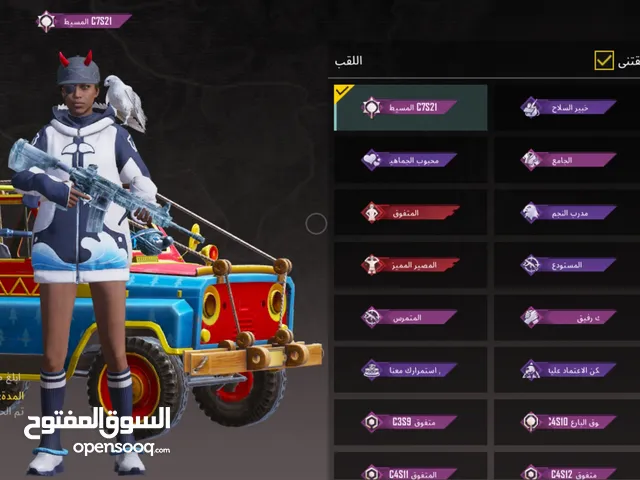Choose the C4S11 title tile
This screenshot has height=480, width=640.
coord(410,470)
